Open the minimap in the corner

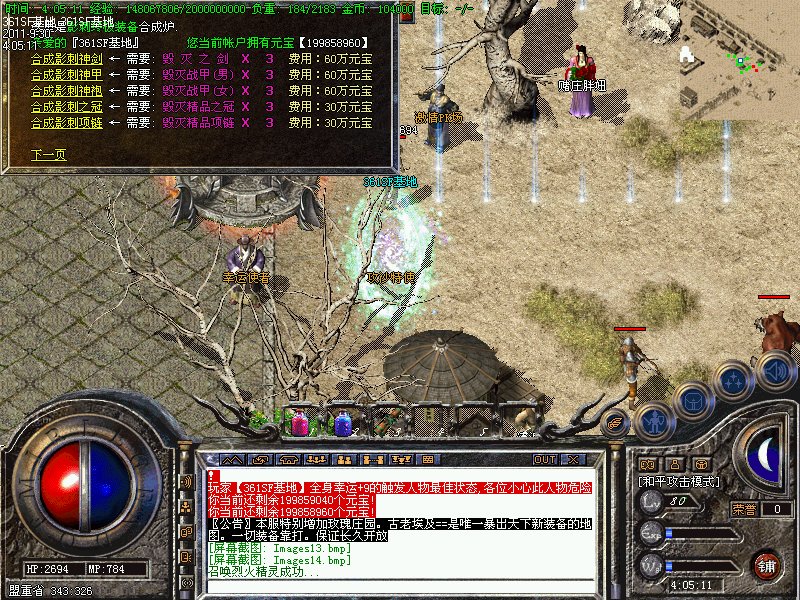point(740,60)
